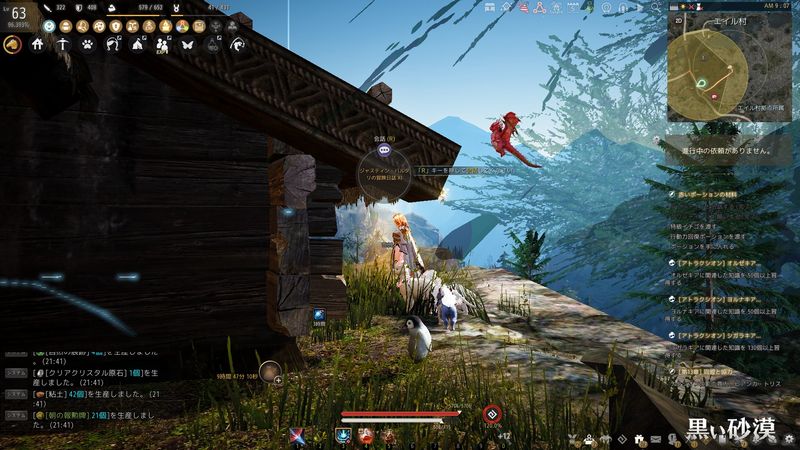Click the talk speech bubble above NPC
Screen dimensions: 800x450
[x=384, y=150]
